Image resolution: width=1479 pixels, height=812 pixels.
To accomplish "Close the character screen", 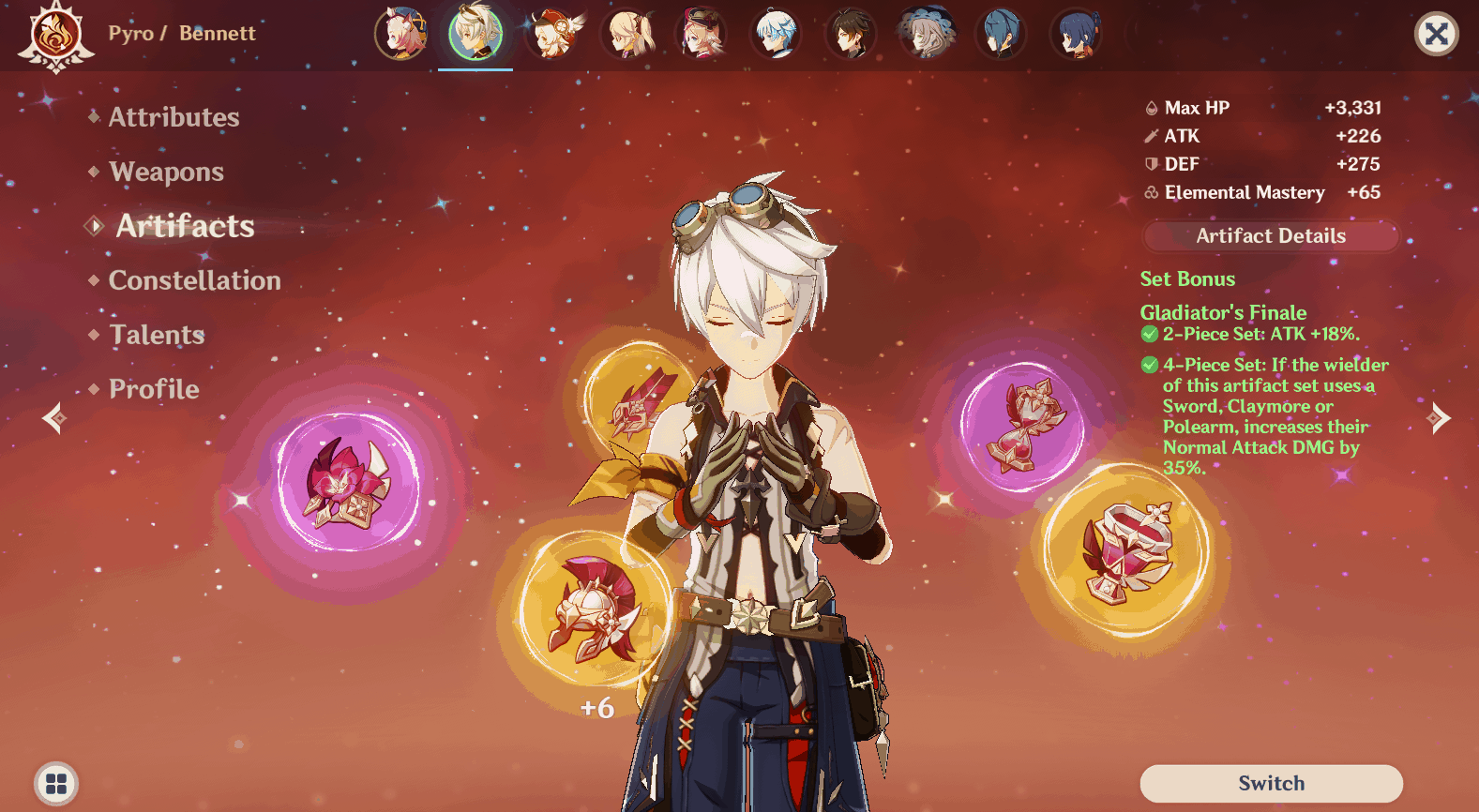I will pos(1435,35).
